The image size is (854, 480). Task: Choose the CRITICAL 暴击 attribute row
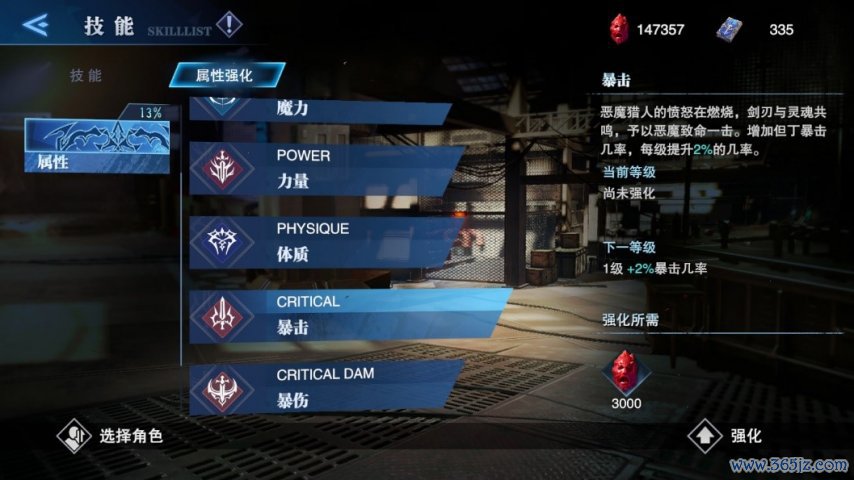pos(340,312)
